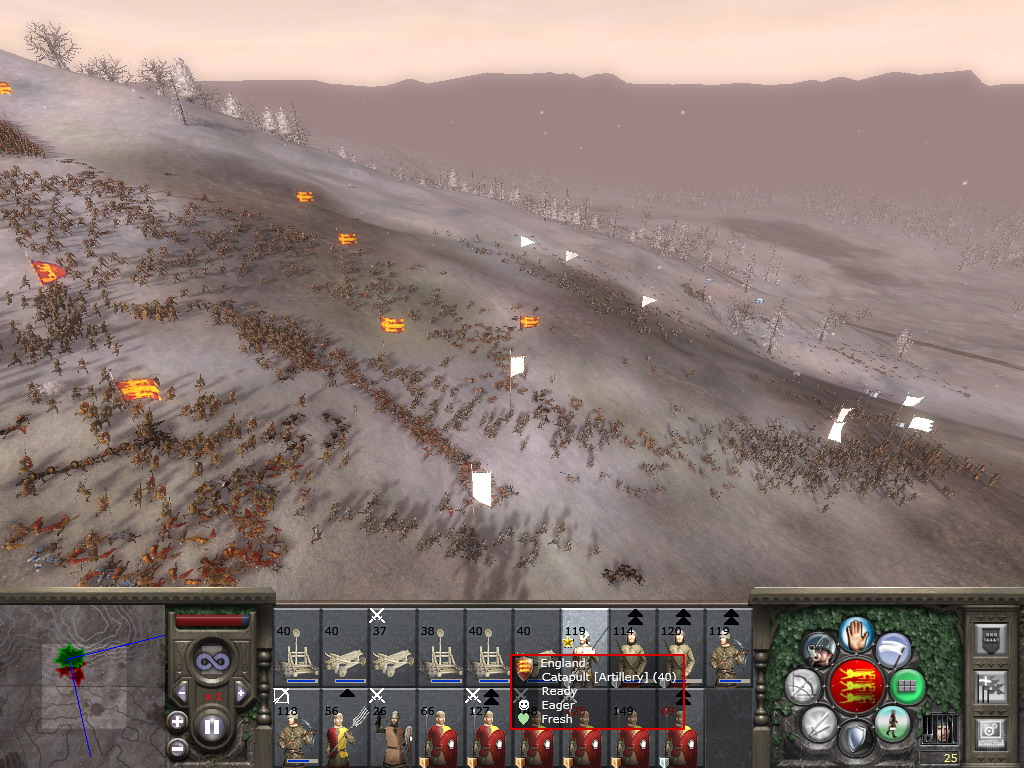Click the England lions faction emblem

pos(856,686)
